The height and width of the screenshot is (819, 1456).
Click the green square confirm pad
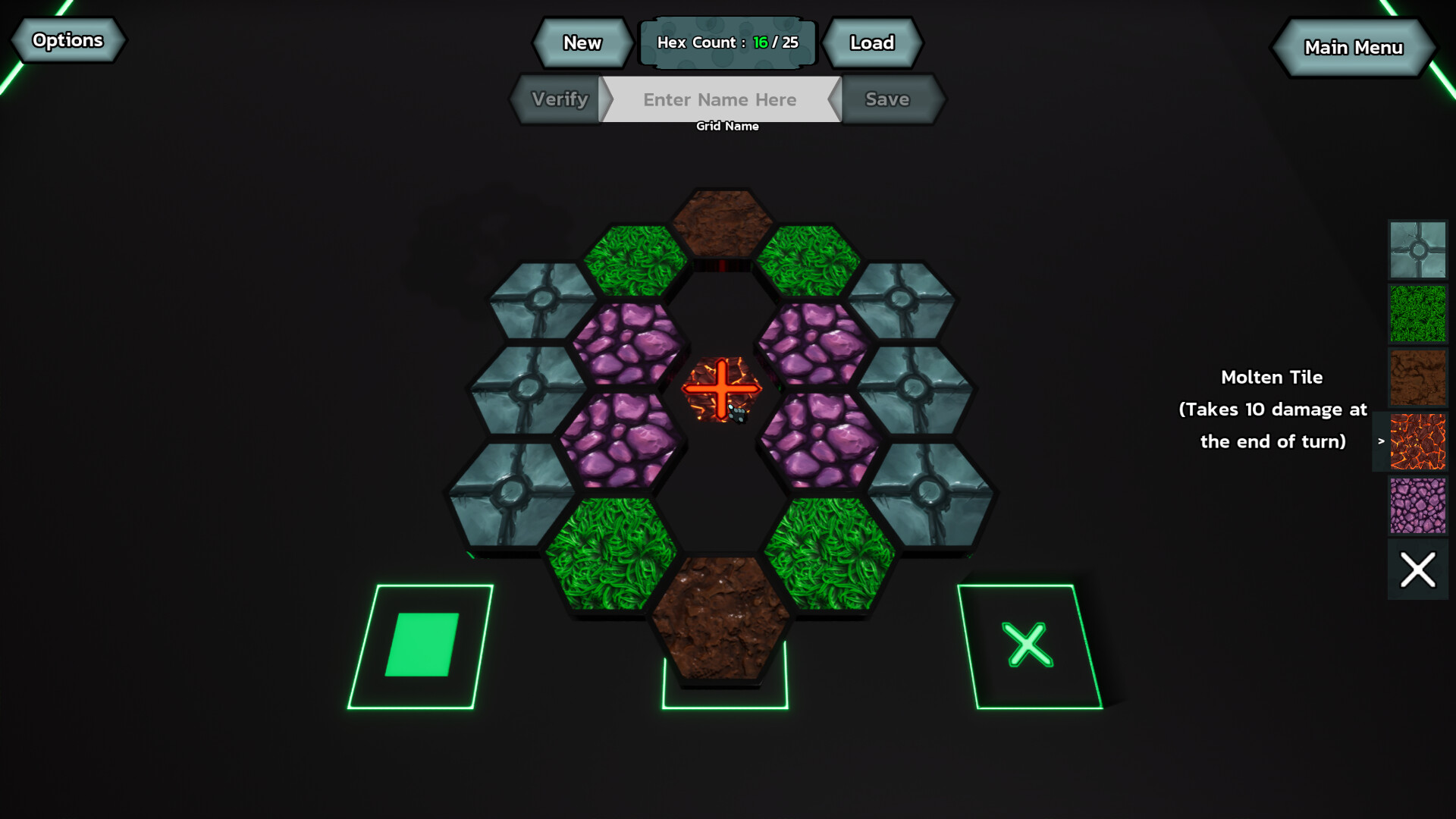(423, 643)
